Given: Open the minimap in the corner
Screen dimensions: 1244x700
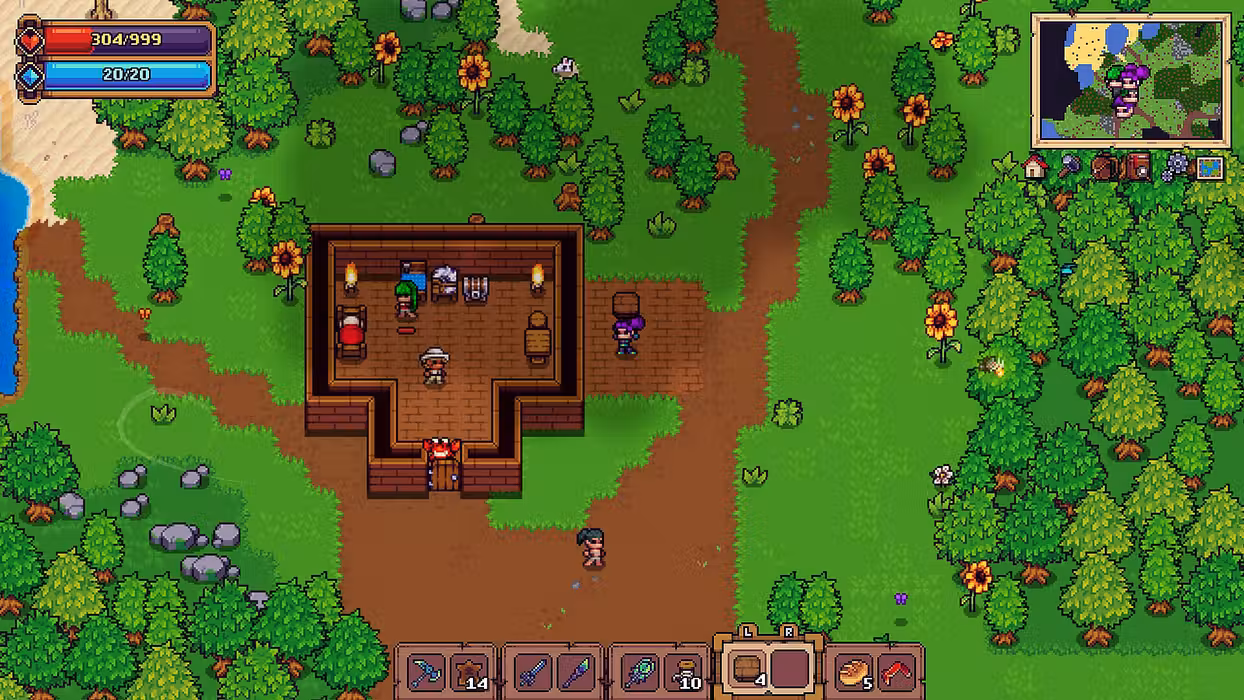Looking at the screenshot, I should pyautogui.click(x=1130, y=80).
